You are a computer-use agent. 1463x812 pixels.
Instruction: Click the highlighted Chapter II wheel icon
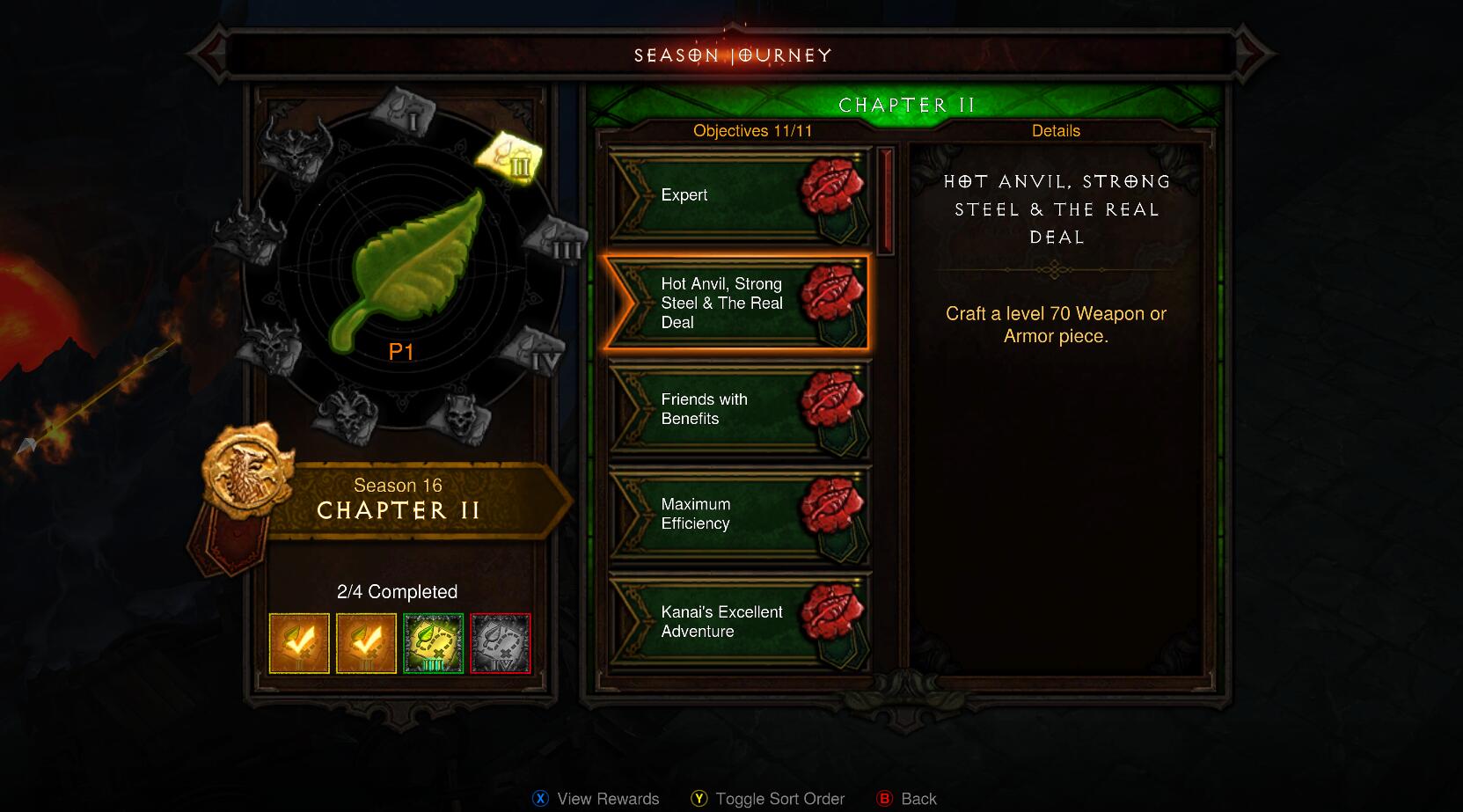tap(509, 157)
